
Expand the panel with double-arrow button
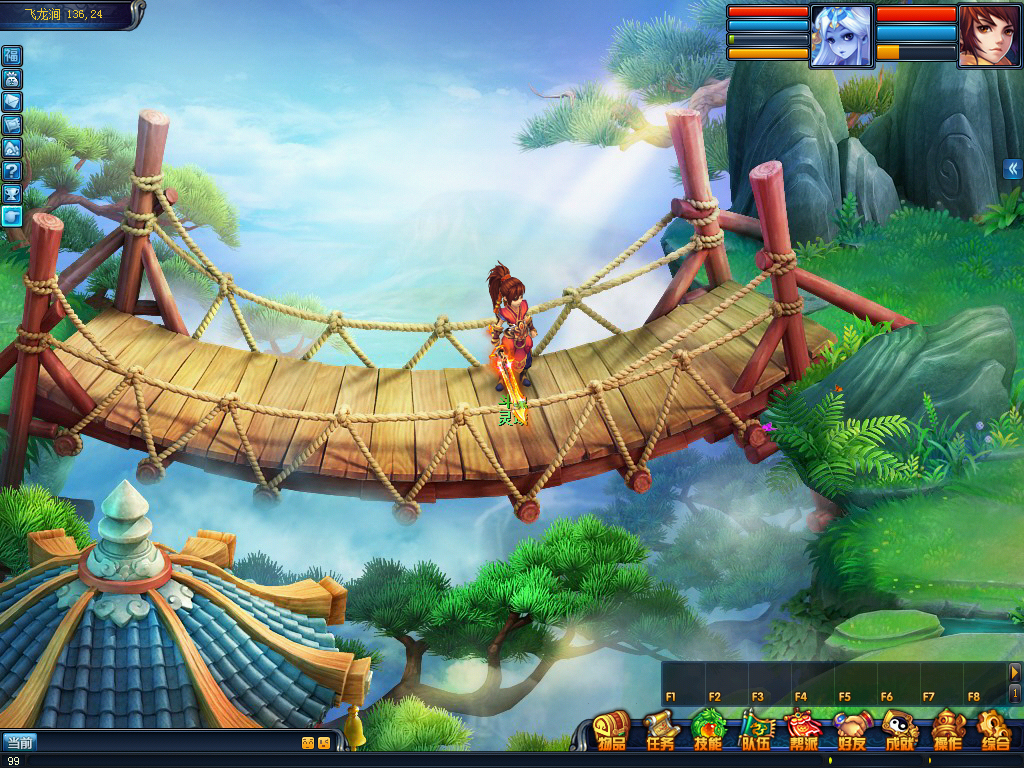click(1012, 168)
